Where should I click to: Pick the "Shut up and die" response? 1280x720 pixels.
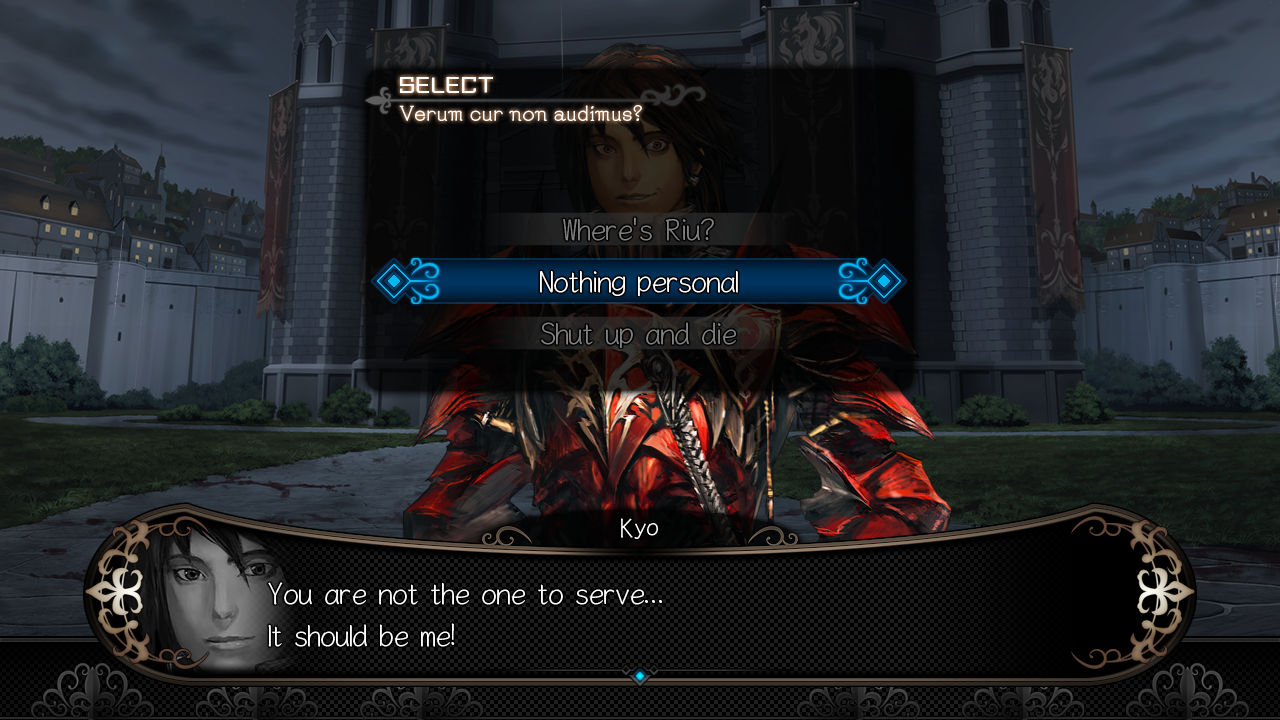[638, 335]
